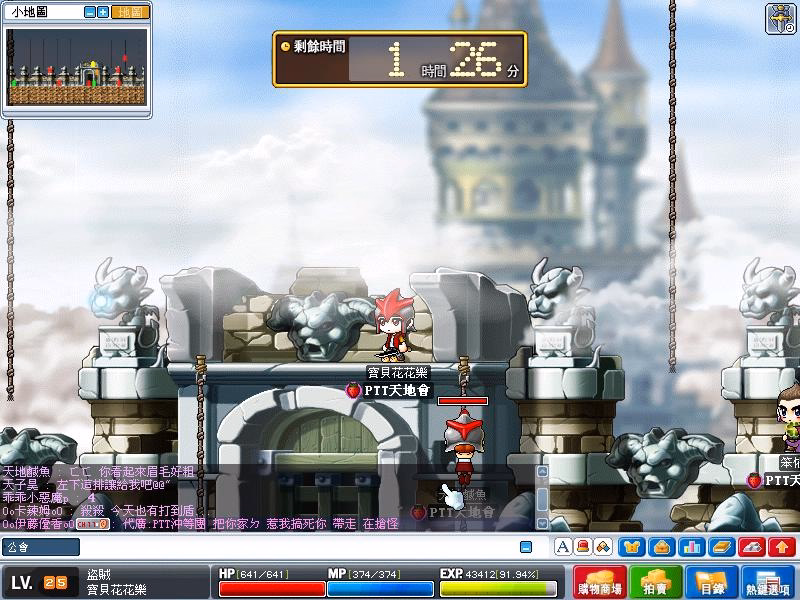
Task: Open the skill book icon
Action: click(721, 547)
